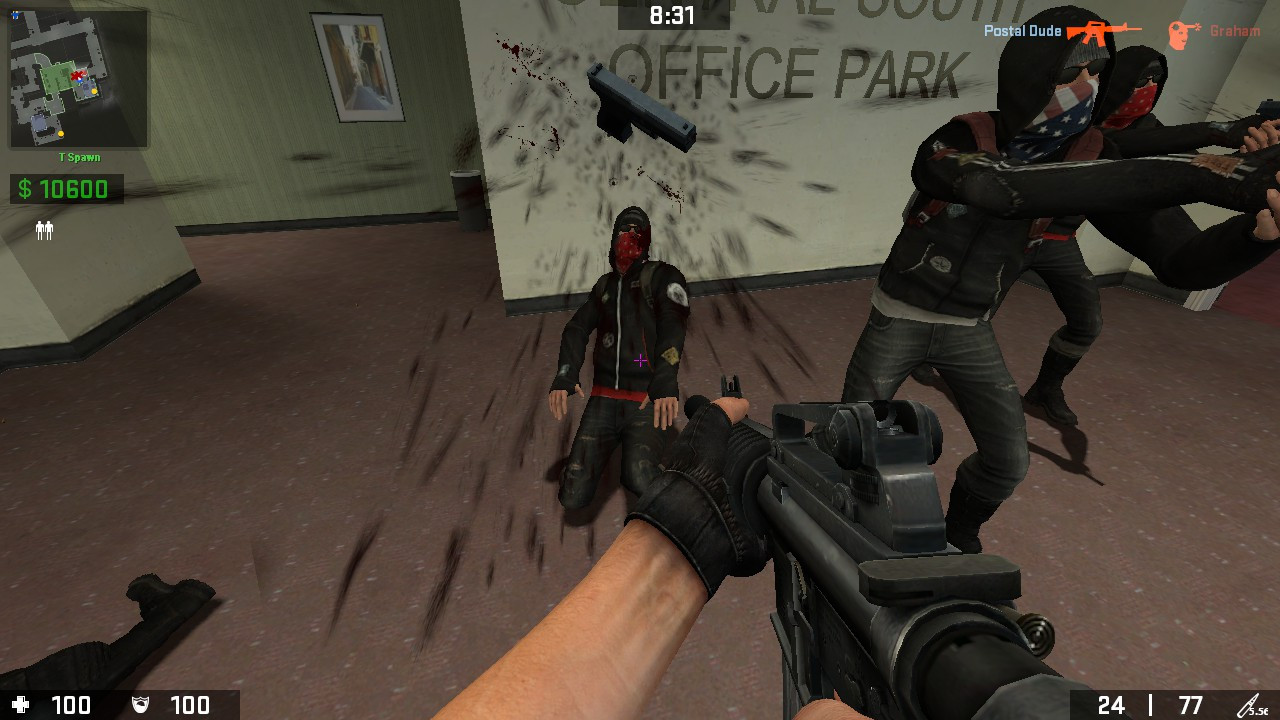Click the T Spawn location label
The width and height of the screenshot is (1280, 720).
coord(79,155)
